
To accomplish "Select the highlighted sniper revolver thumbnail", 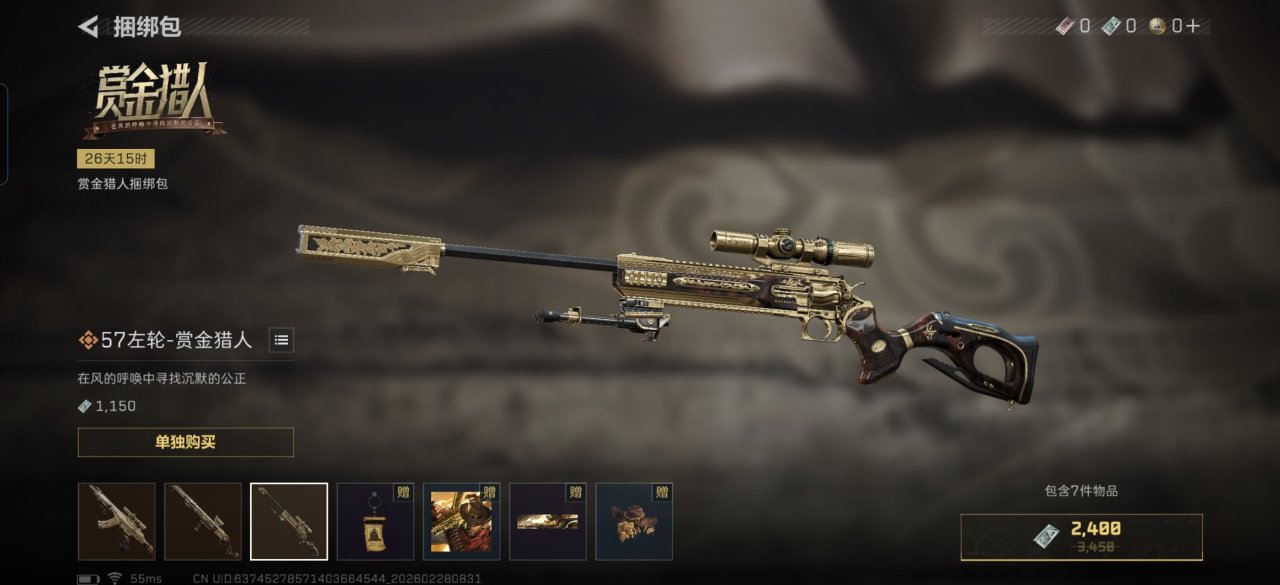I will 289,521.
